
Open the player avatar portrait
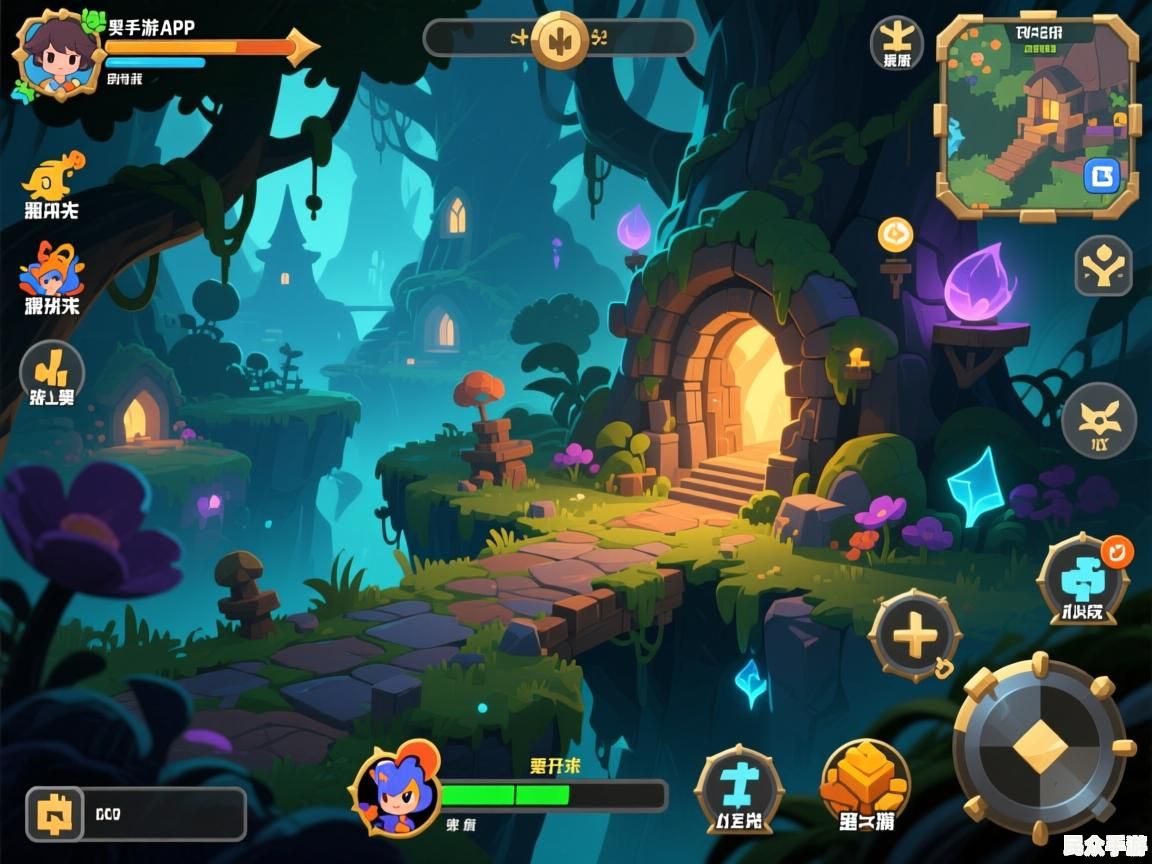[x=59, y=55]
